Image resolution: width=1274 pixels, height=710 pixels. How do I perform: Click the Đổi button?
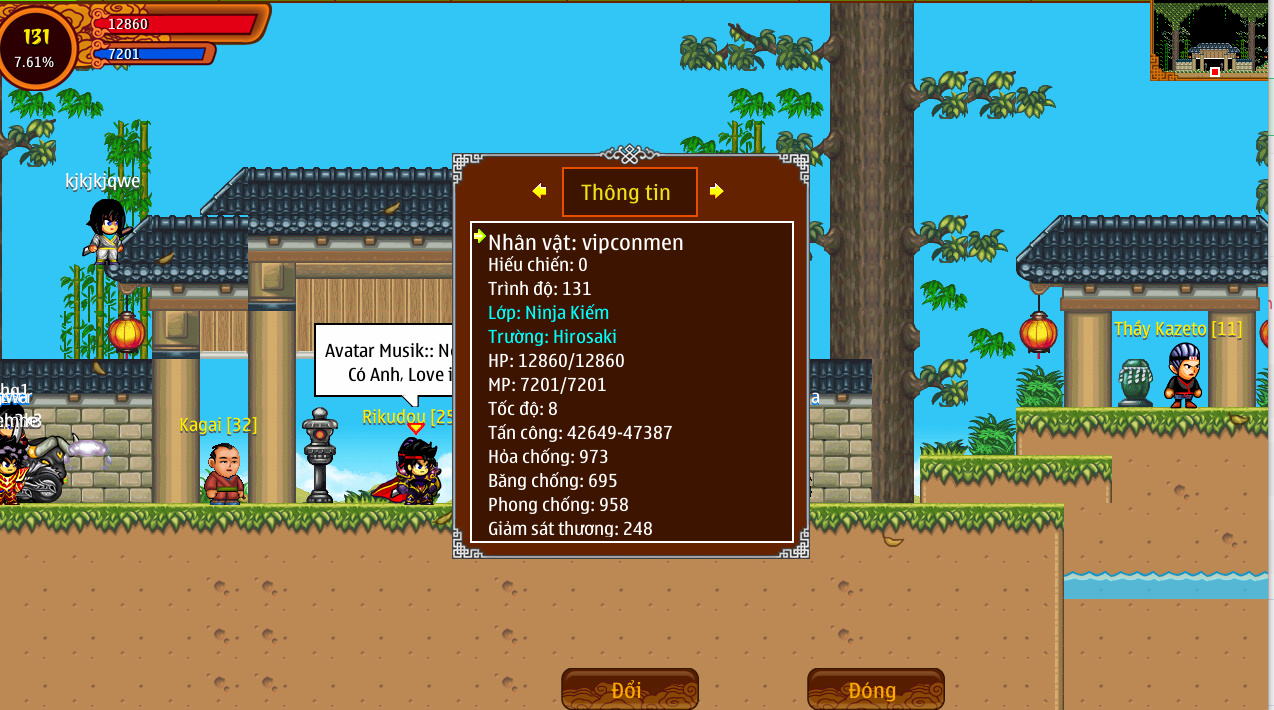point(629,689)
